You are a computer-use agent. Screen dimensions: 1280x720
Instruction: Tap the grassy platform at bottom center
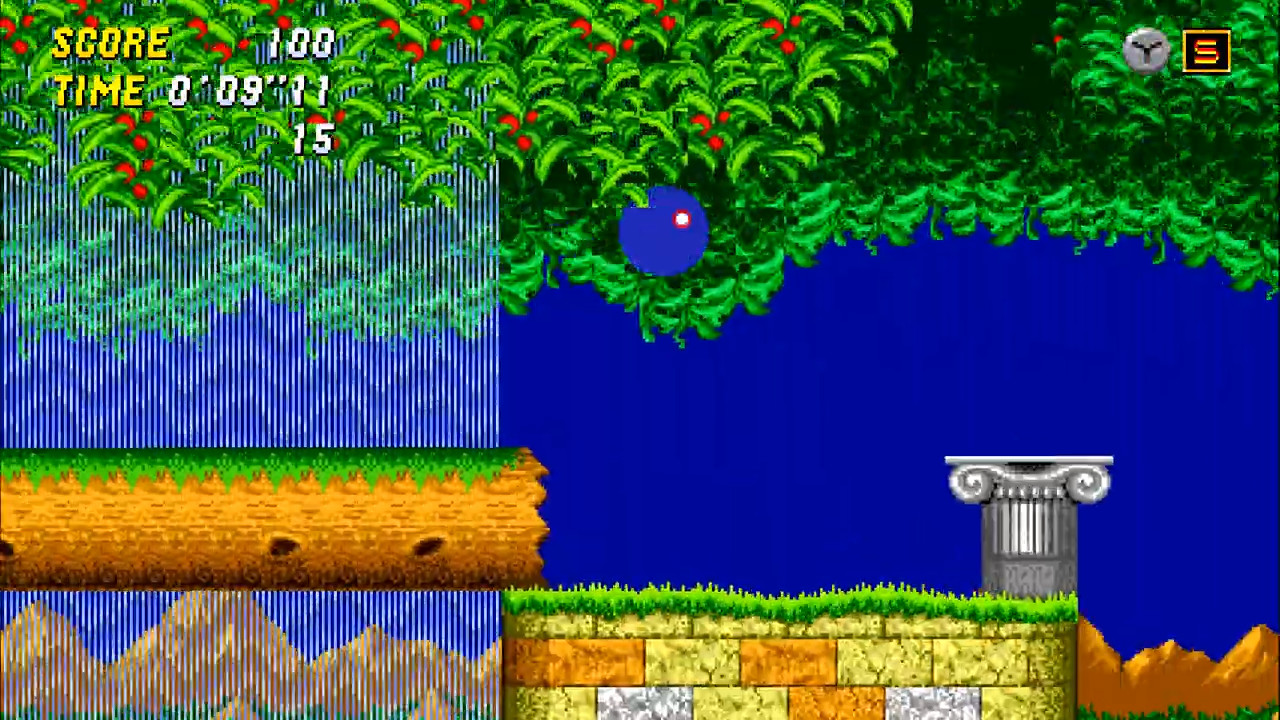(x=780, y=600)
